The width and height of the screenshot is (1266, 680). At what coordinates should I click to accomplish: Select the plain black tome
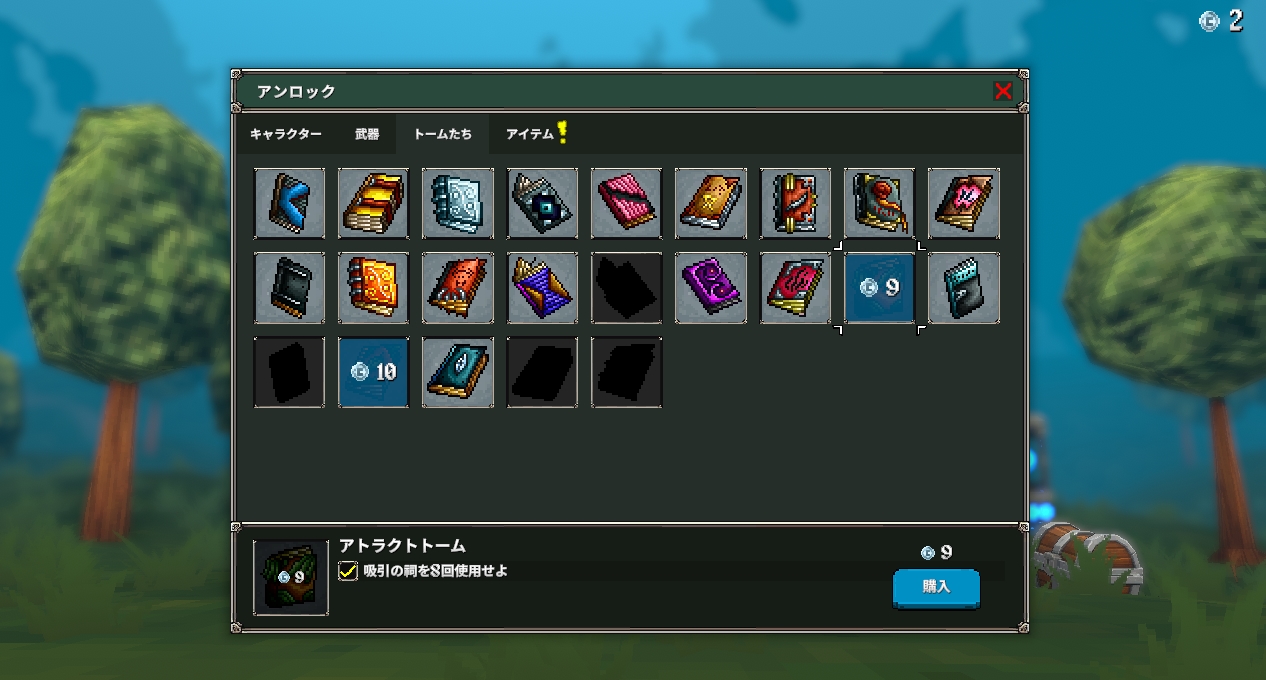[289, 288]
